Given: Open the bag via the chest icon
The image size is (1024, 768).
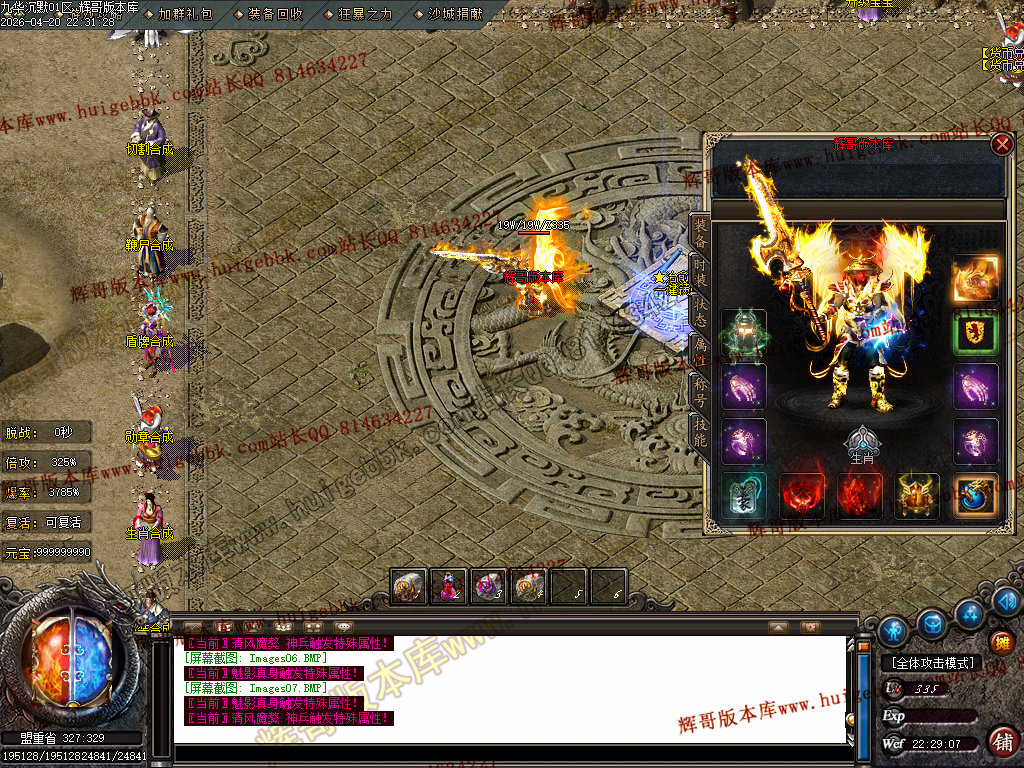Looking at the screenshot, I should click(x=932, y=624).
